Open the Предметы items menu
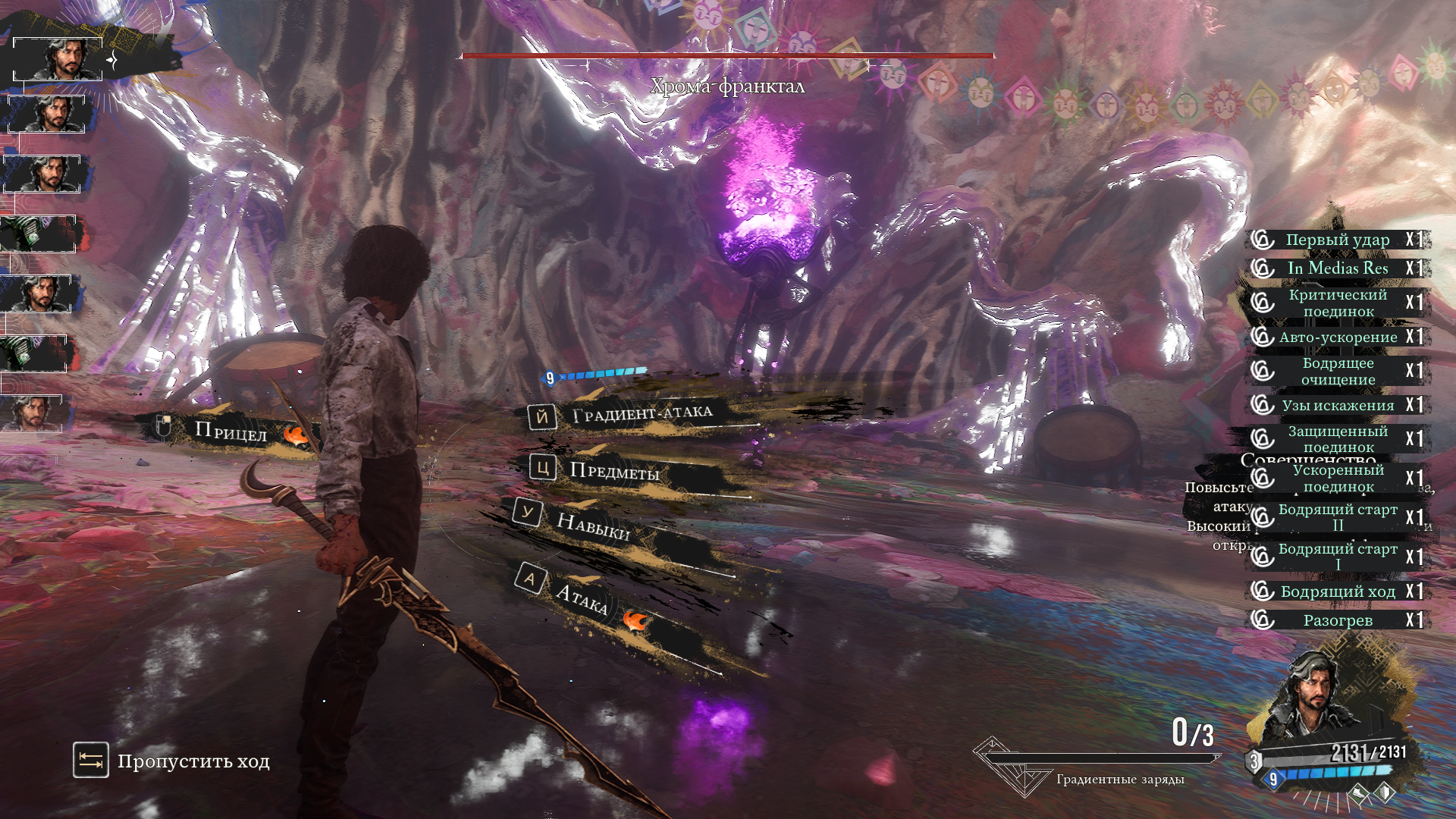Image resolution: width=1456 pixels, height=819 pixels. 613,472
